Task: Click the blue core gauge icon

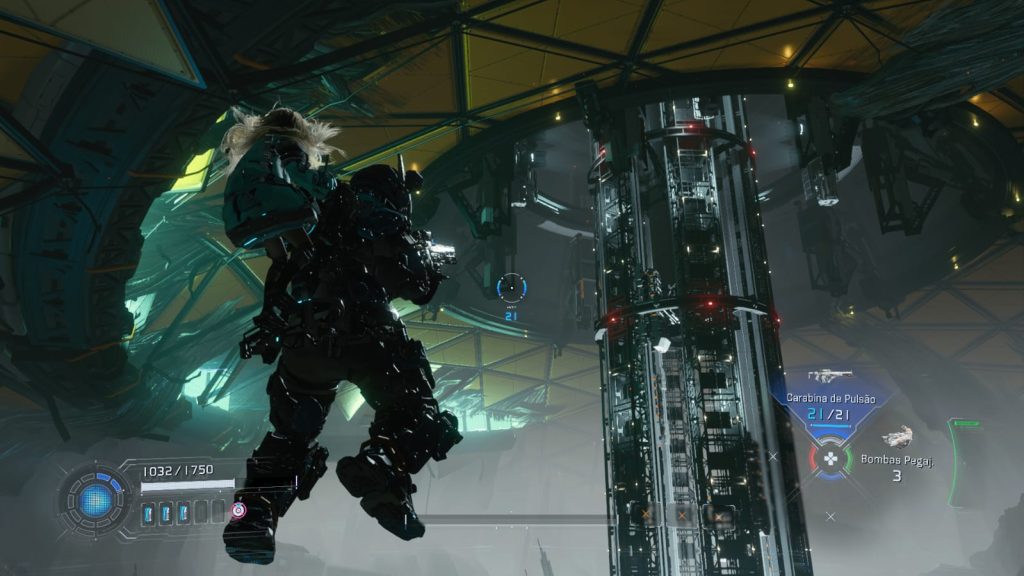Action: coord(96,497)
